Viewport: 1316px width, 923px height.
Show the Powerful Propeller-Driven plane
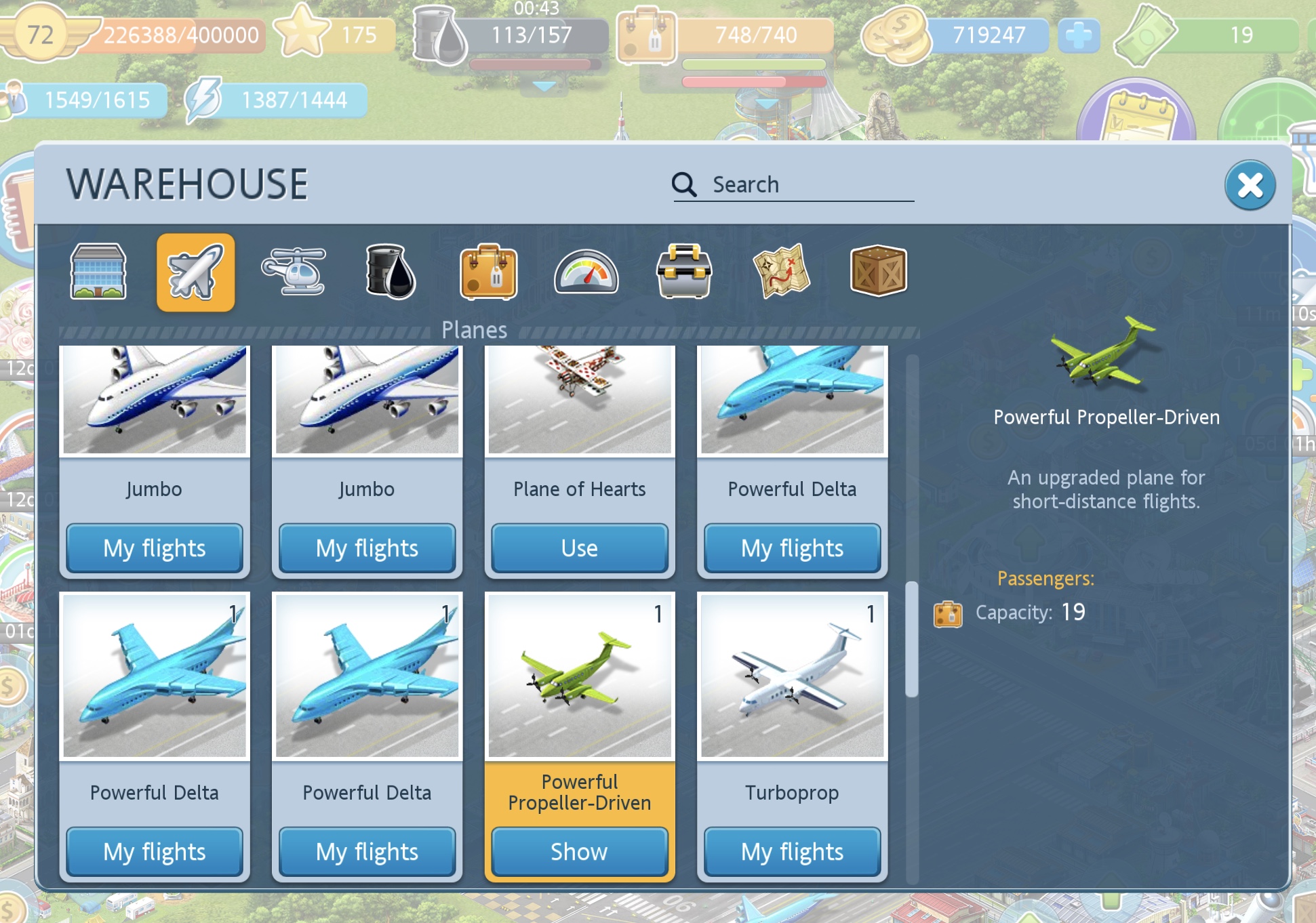pyautogui.click(x=579, y=851)
